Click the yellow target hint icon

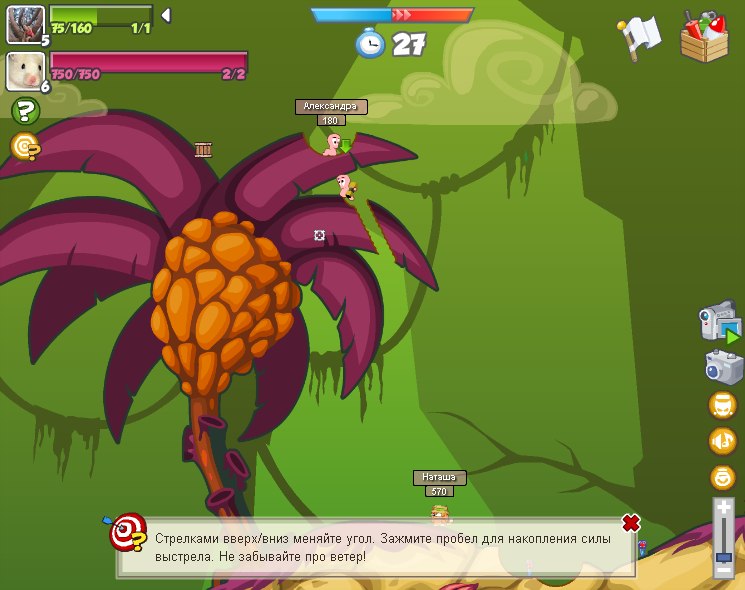25,147
